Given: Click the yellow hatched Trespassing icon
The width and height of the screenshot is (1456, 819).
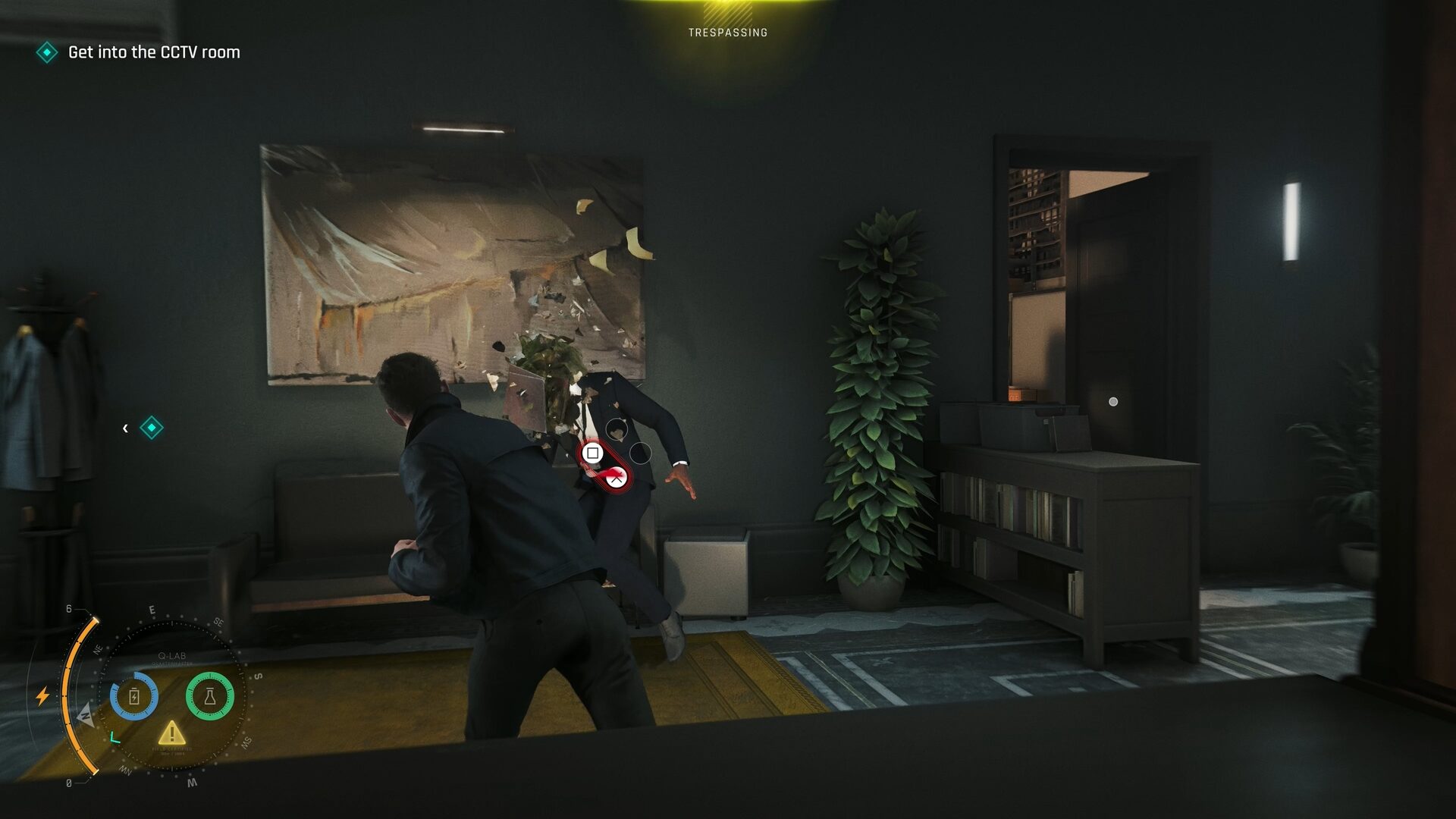Looking at the screenshot, I should 726,11.
